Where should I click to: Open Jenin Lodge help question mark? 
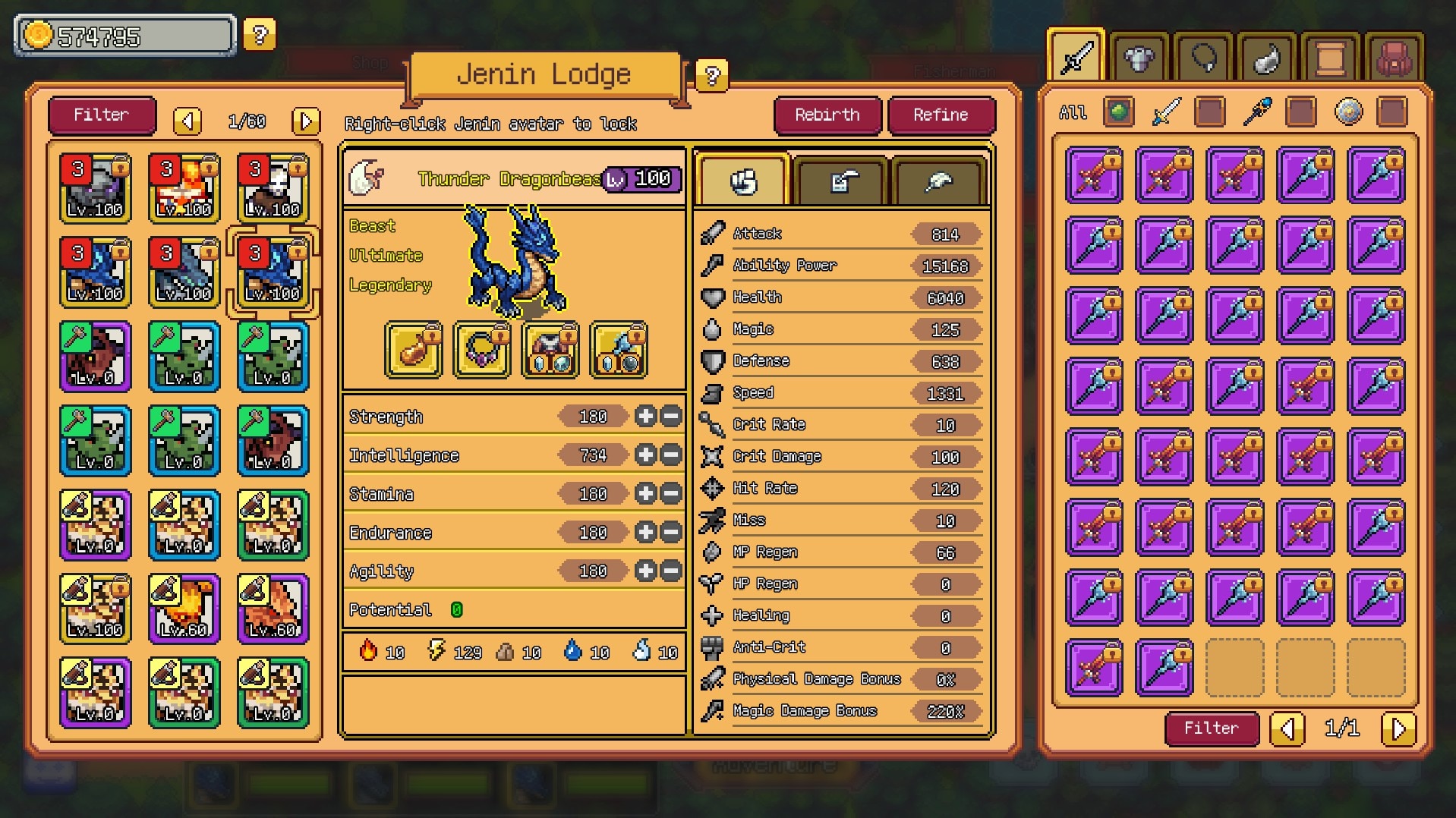(711, 76)
